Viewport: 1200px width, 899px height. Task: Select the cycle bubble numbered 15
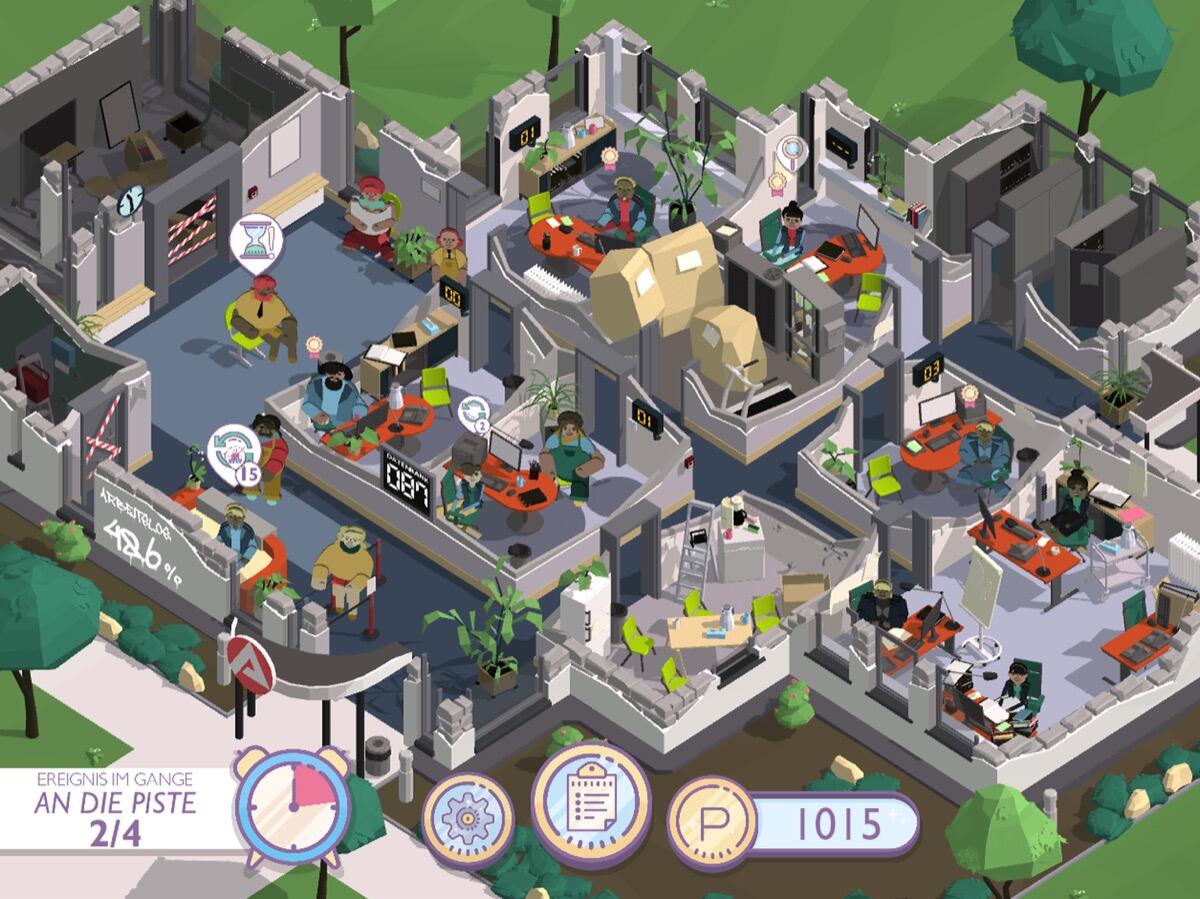click(234, 450)
